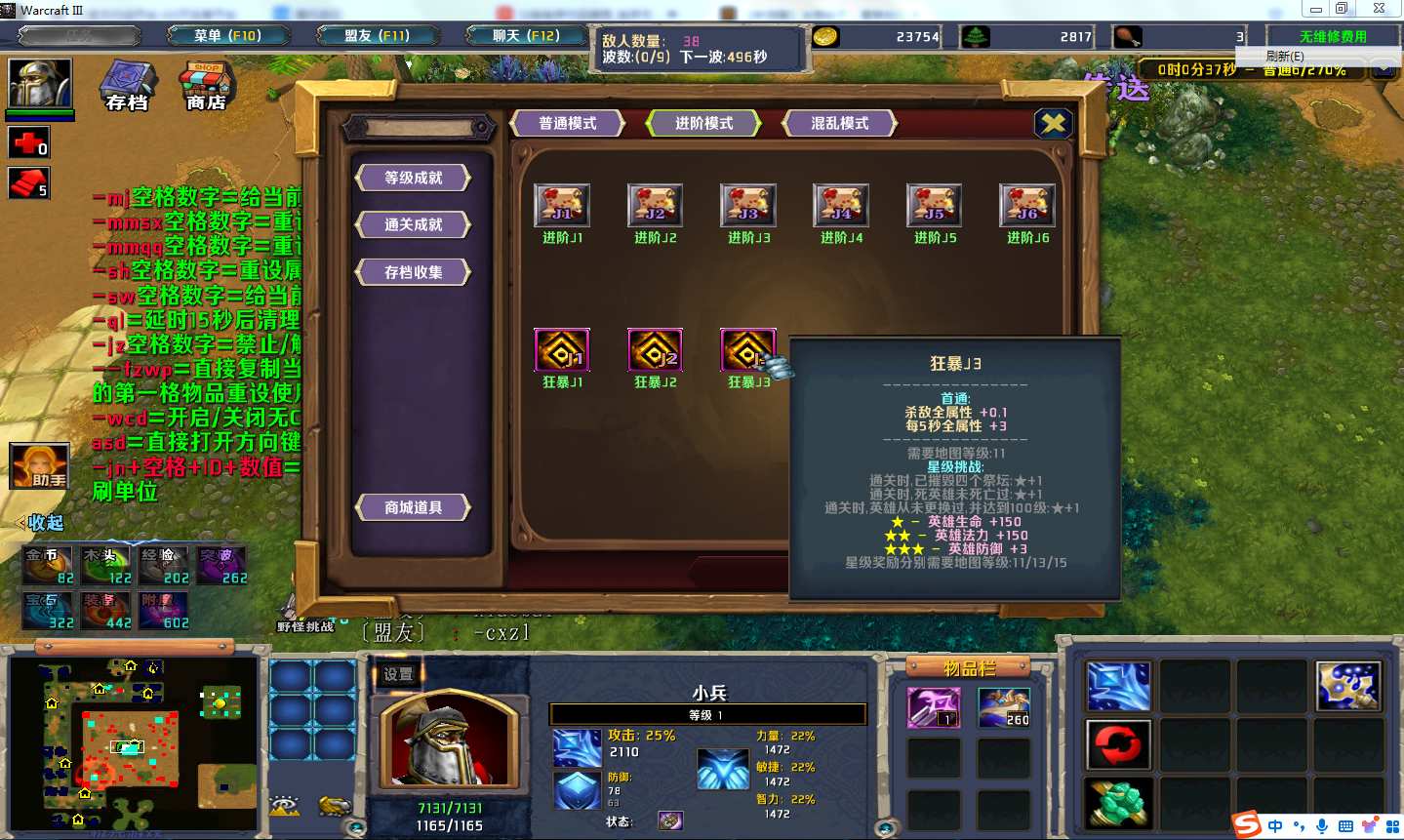
Task: Choose the 进阶J6 achievement icon
Action: [x=1027, y=206]
